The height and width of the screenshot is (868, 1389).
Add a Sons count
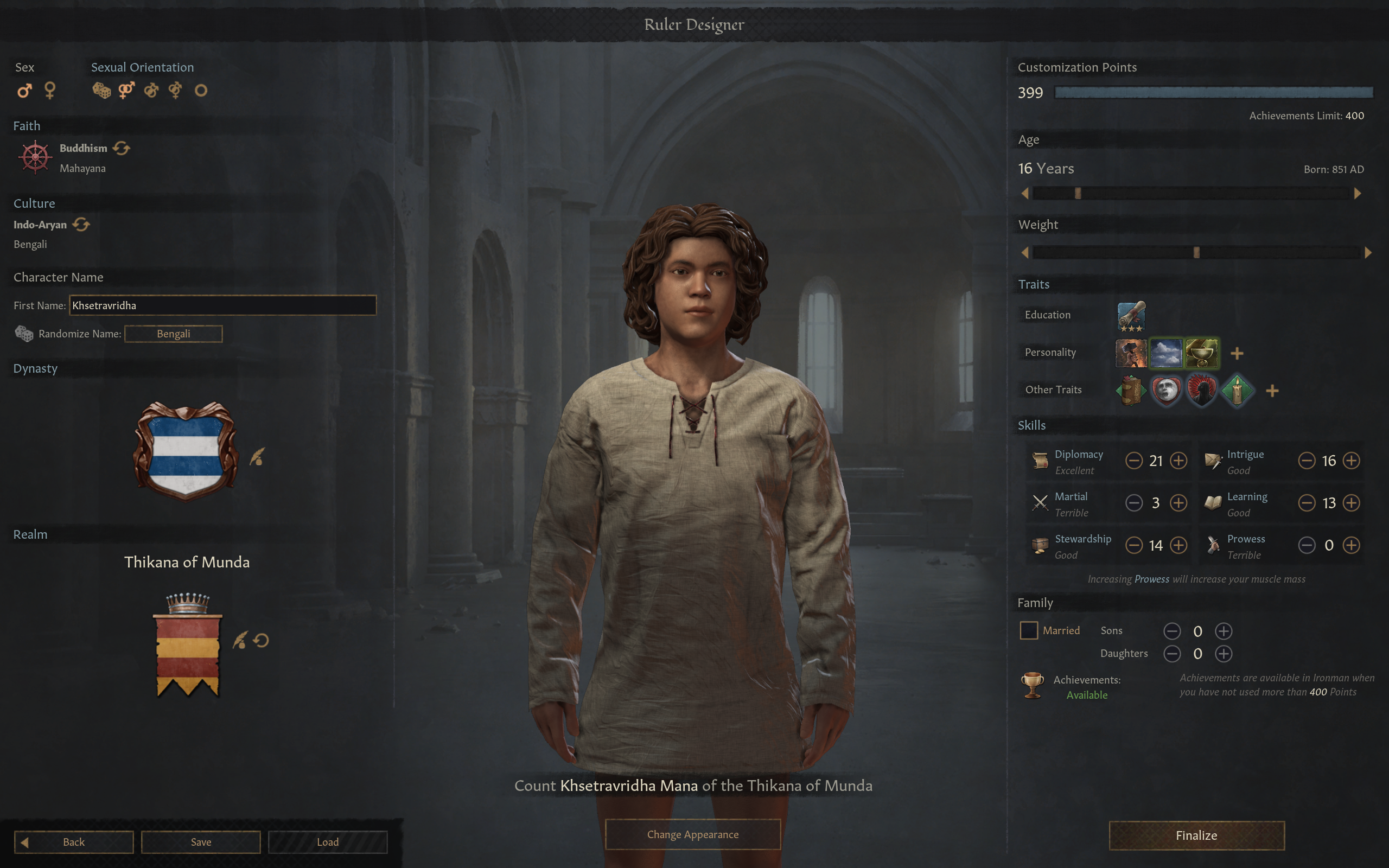1223,631
